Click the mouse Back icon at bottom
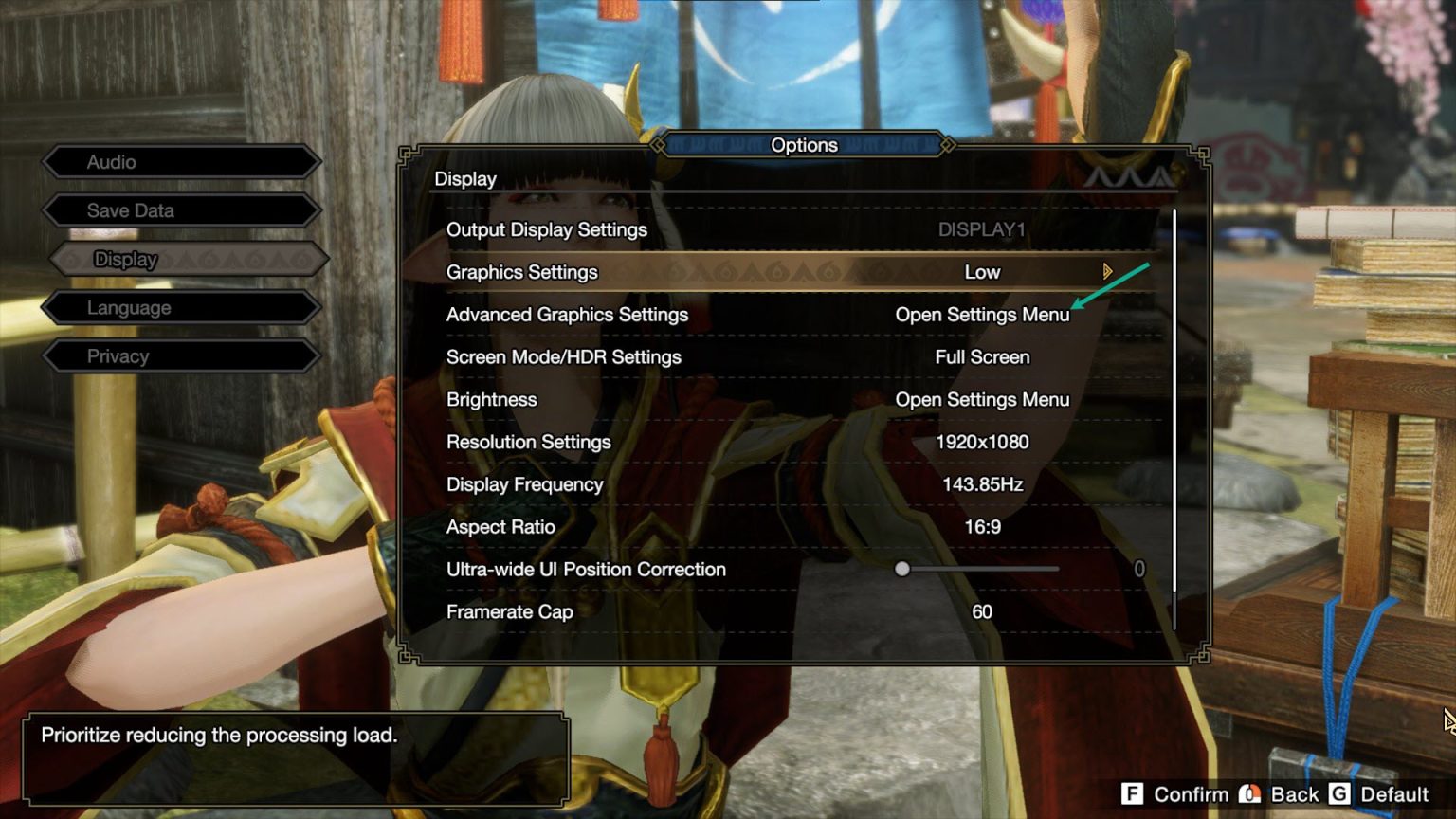This screenshot has width=1456, height=819. [1251, 794]
